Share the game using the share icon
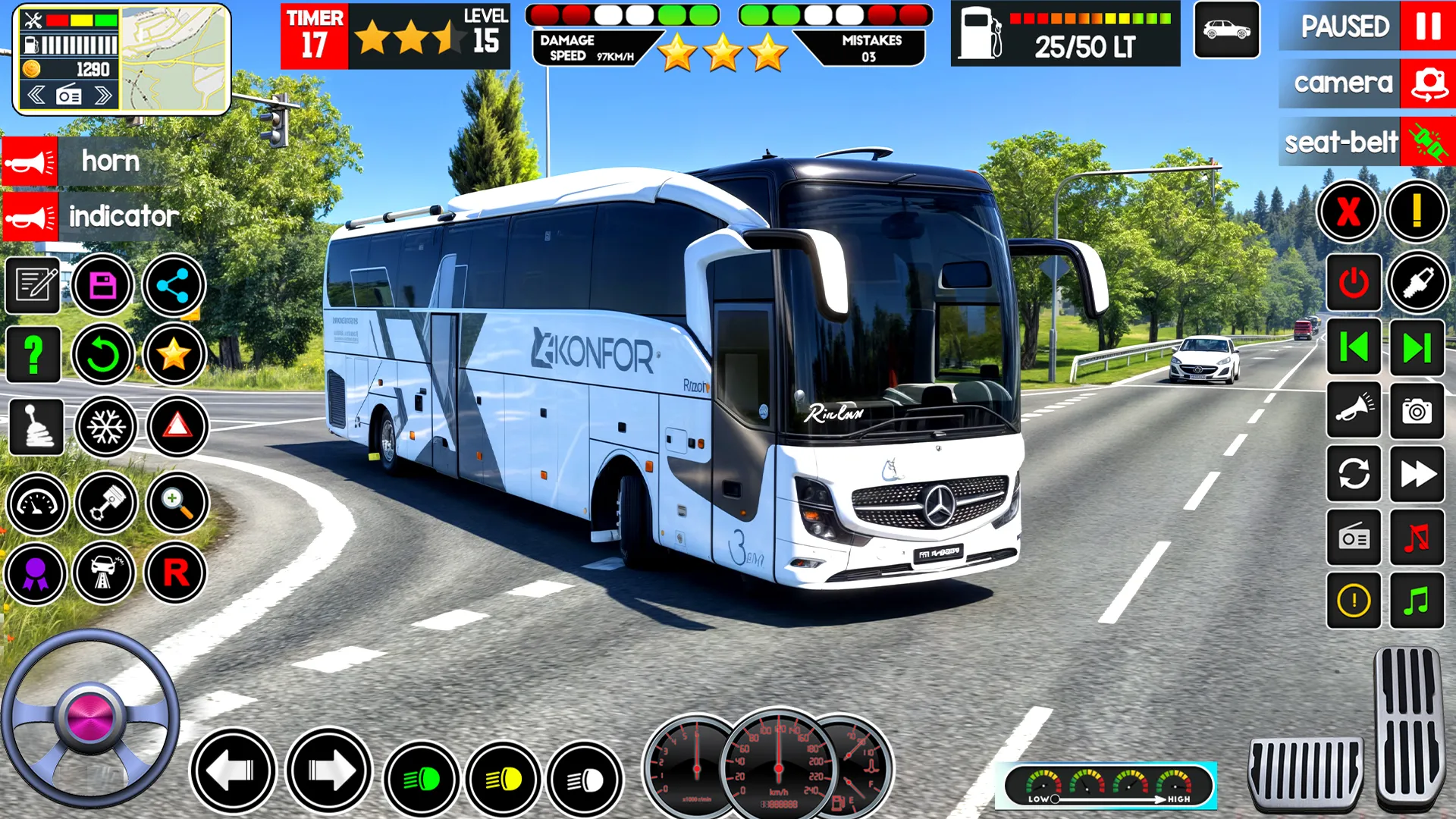The height and width of the screenshot is (819, 1456). (x=176, y=284)
